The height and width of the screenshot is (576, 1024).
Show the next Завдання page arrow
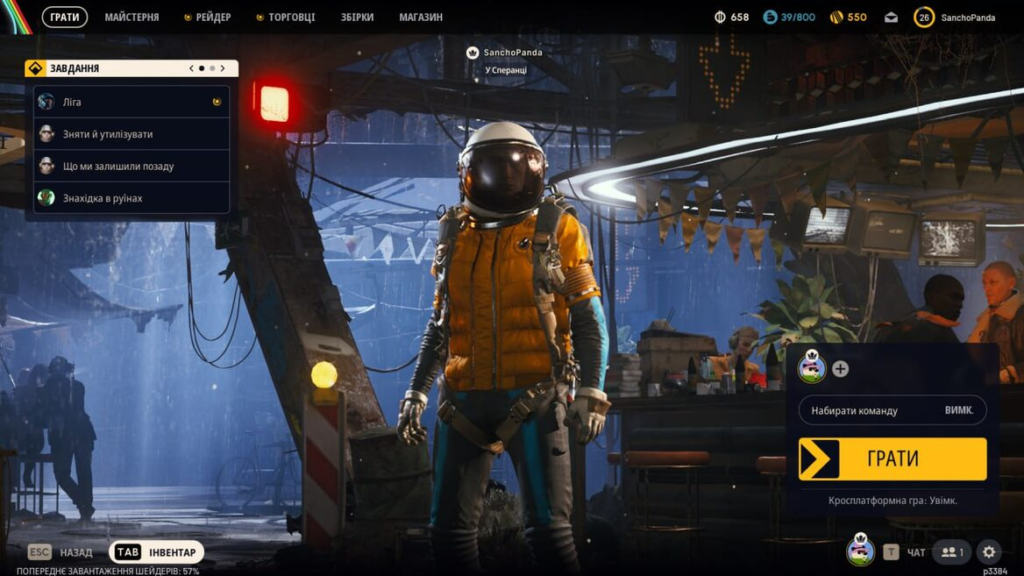coord(222,68)
